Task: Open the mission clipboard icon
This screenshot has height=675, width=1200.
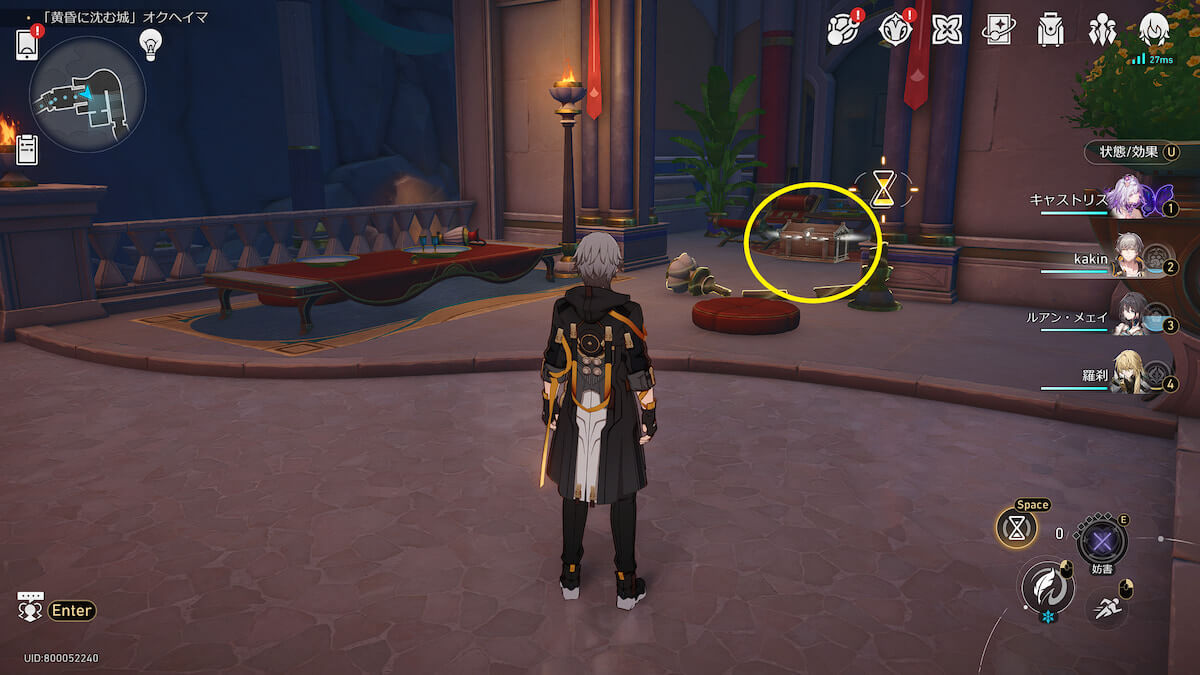Action: click(x=27, y=150)
